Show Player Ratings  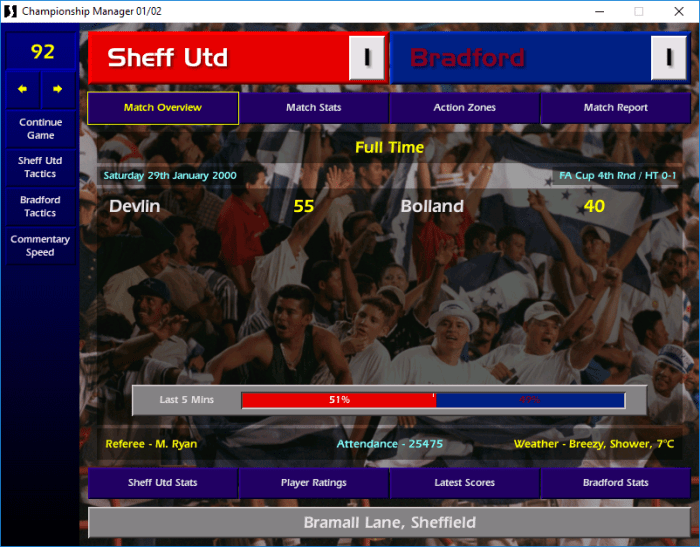tap(314, 483)
